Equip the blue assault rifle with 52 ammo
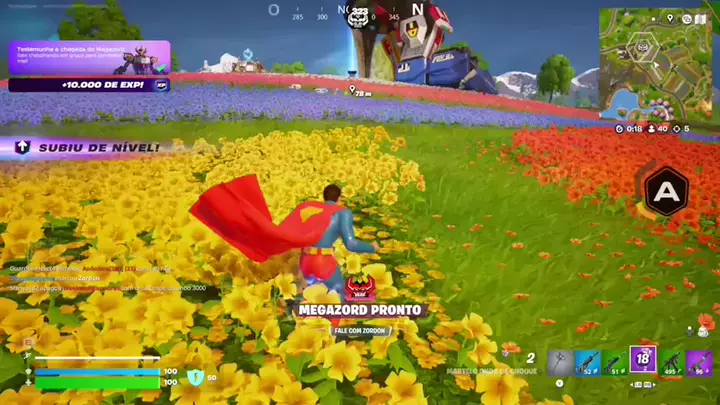The image size is (720, 405). 588,360
